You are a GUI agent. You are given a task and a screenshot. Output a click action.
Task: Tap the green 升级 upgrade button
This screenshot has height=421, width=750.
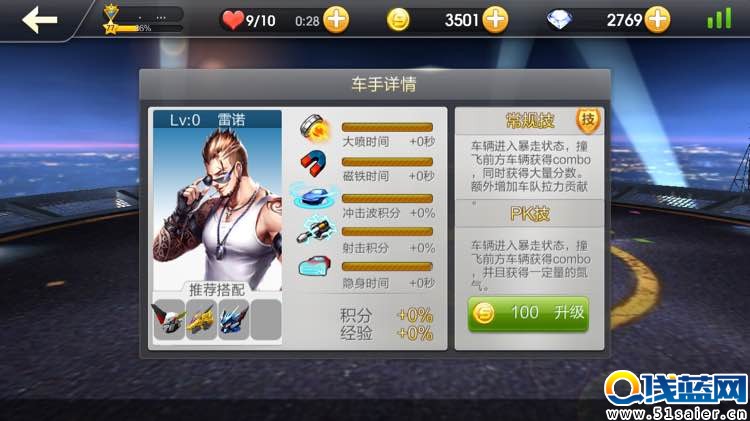(x=528, y=313)
